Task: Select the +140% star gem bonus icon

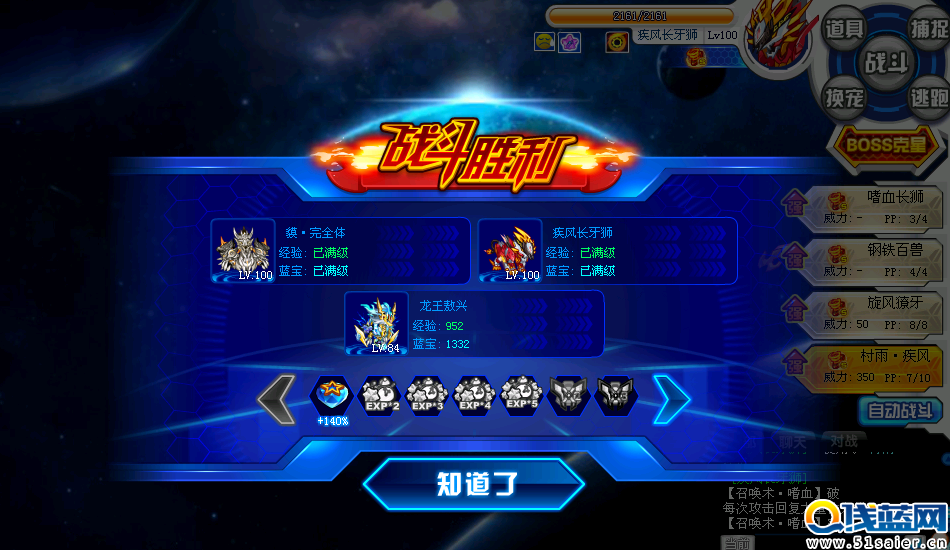Action: tap(332, 397)
